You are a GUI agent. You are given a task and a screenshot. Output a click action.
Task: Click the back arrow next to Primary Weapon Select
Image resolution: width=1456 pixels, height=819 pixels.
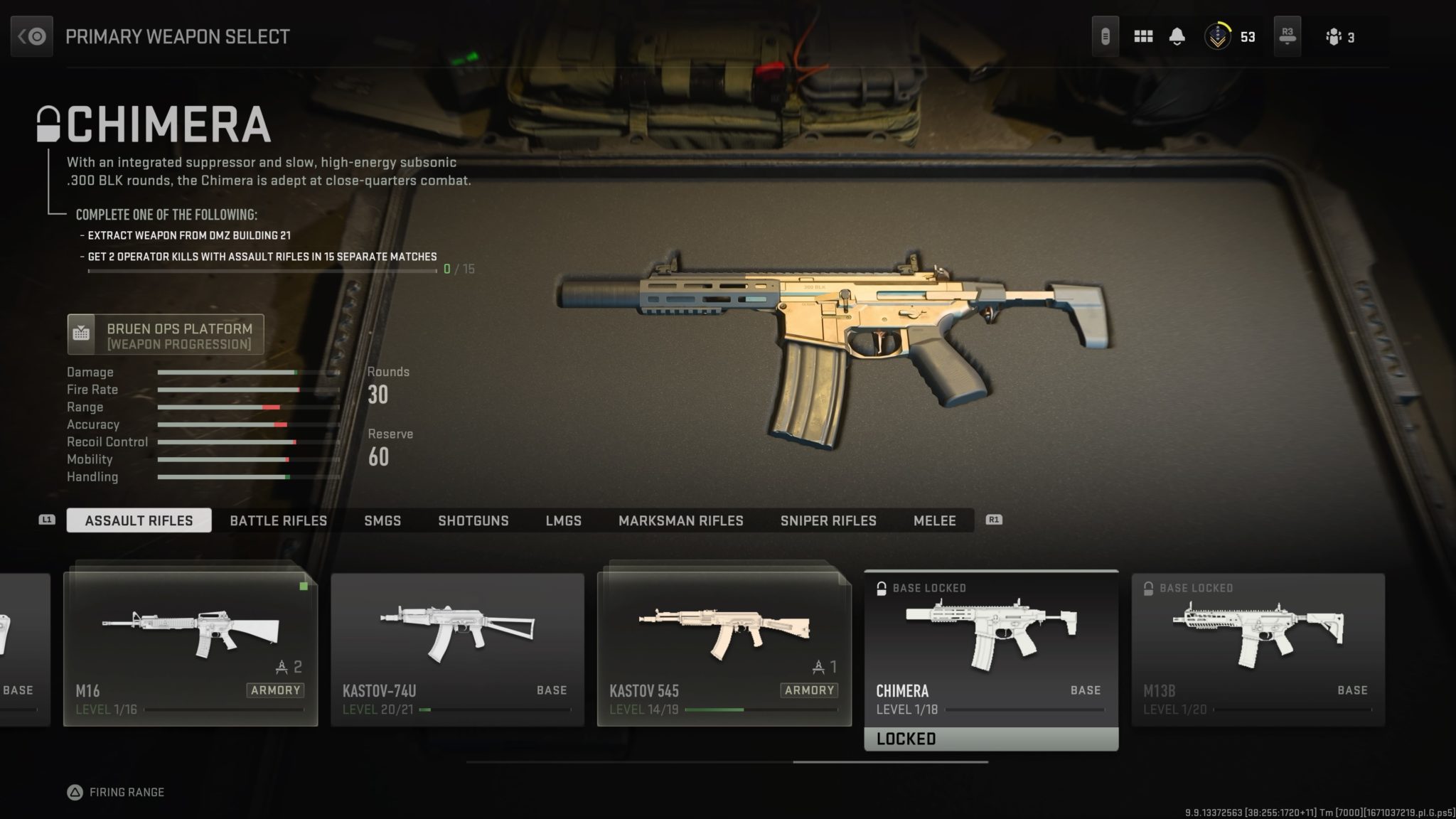(31, 36)
